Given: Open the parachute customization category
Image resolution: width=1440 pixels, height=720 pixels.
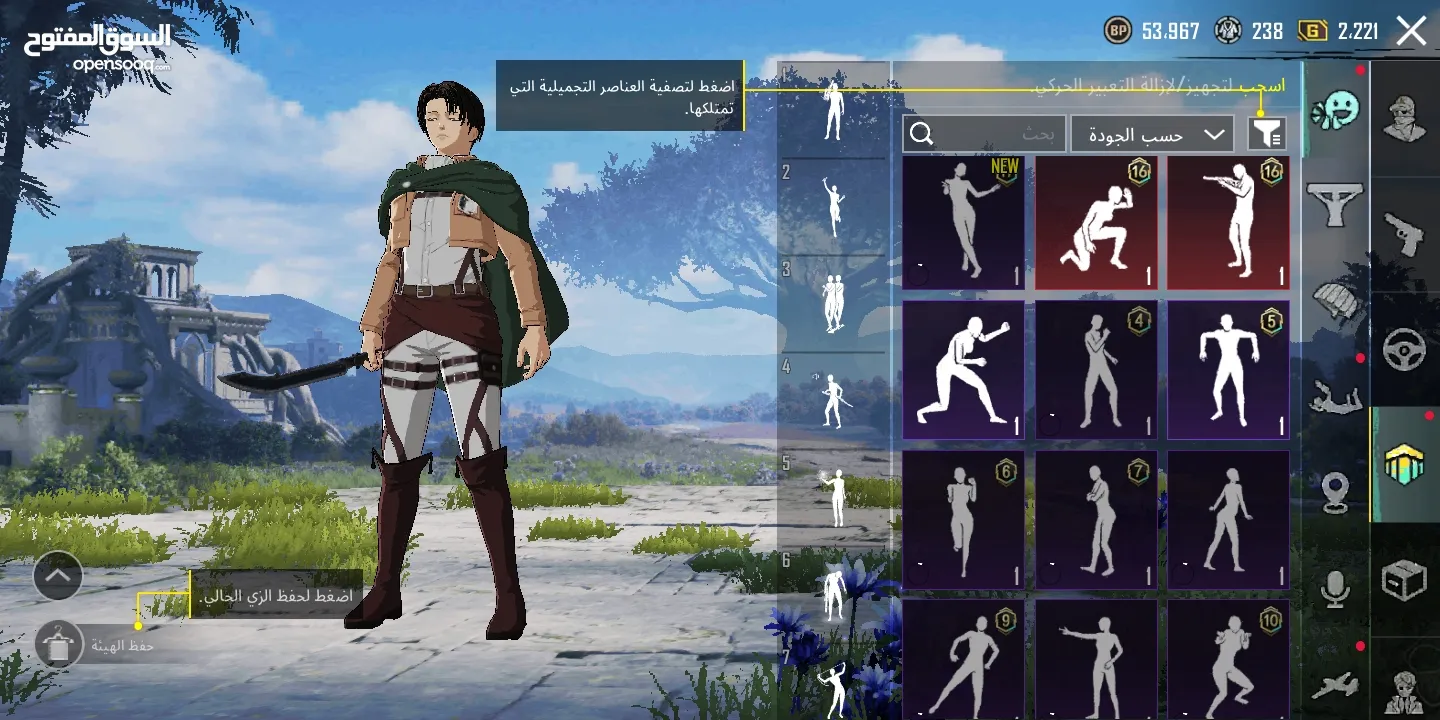Looking at the screenshot, I should [1336, 298].
